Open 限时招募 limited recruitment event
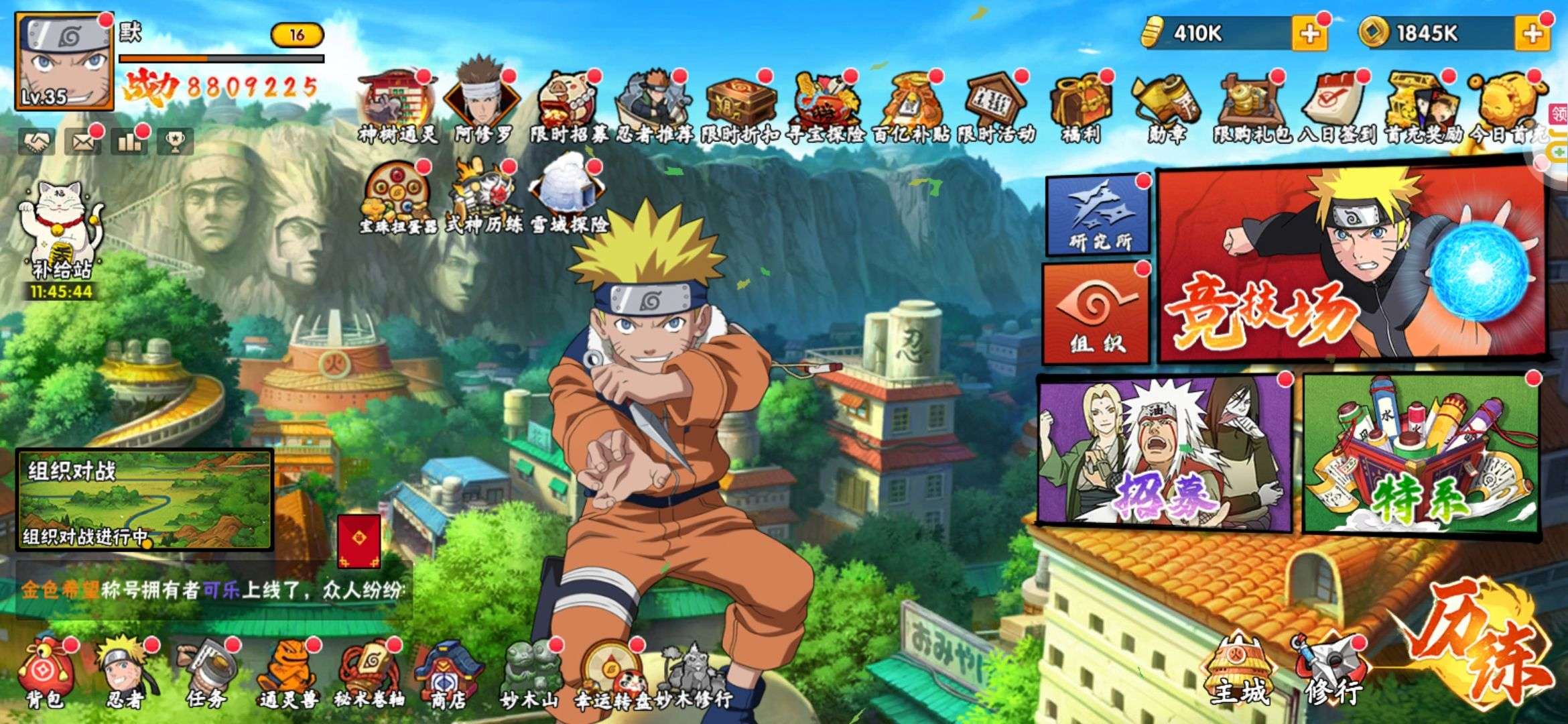Viewport: 1568px width, 724px height. (568, 107)
